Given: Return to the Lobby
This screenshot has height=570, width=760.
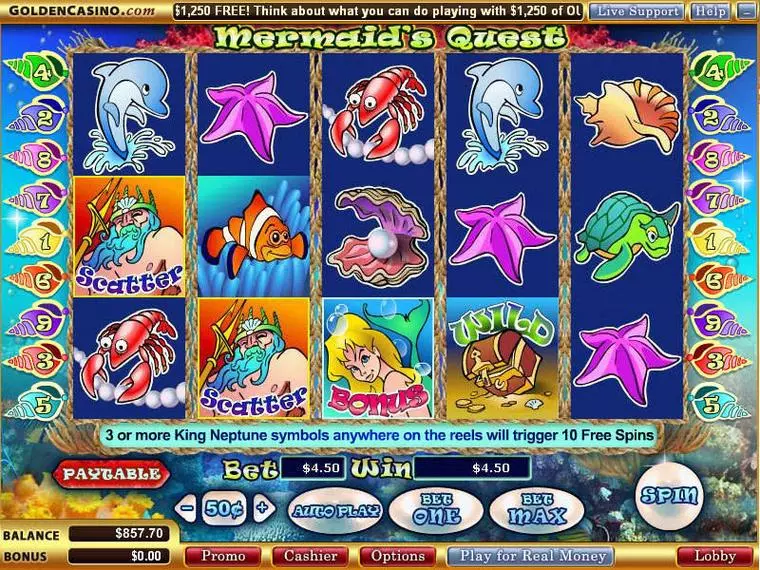Looking at the screenshot, I should [x=715, y=556].
